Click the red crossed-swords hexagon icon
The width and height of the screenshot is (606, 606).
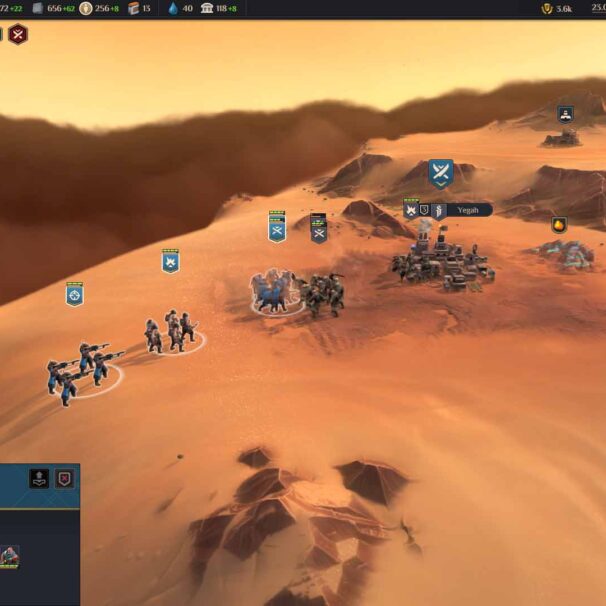click(18, 34)
